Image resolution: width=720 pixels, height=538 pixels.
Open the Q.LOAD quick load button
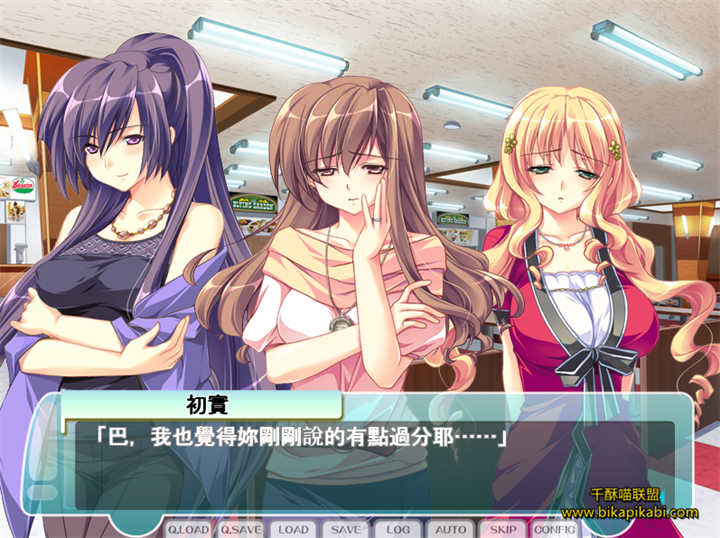pyautogui.click(x=187, y=529)
